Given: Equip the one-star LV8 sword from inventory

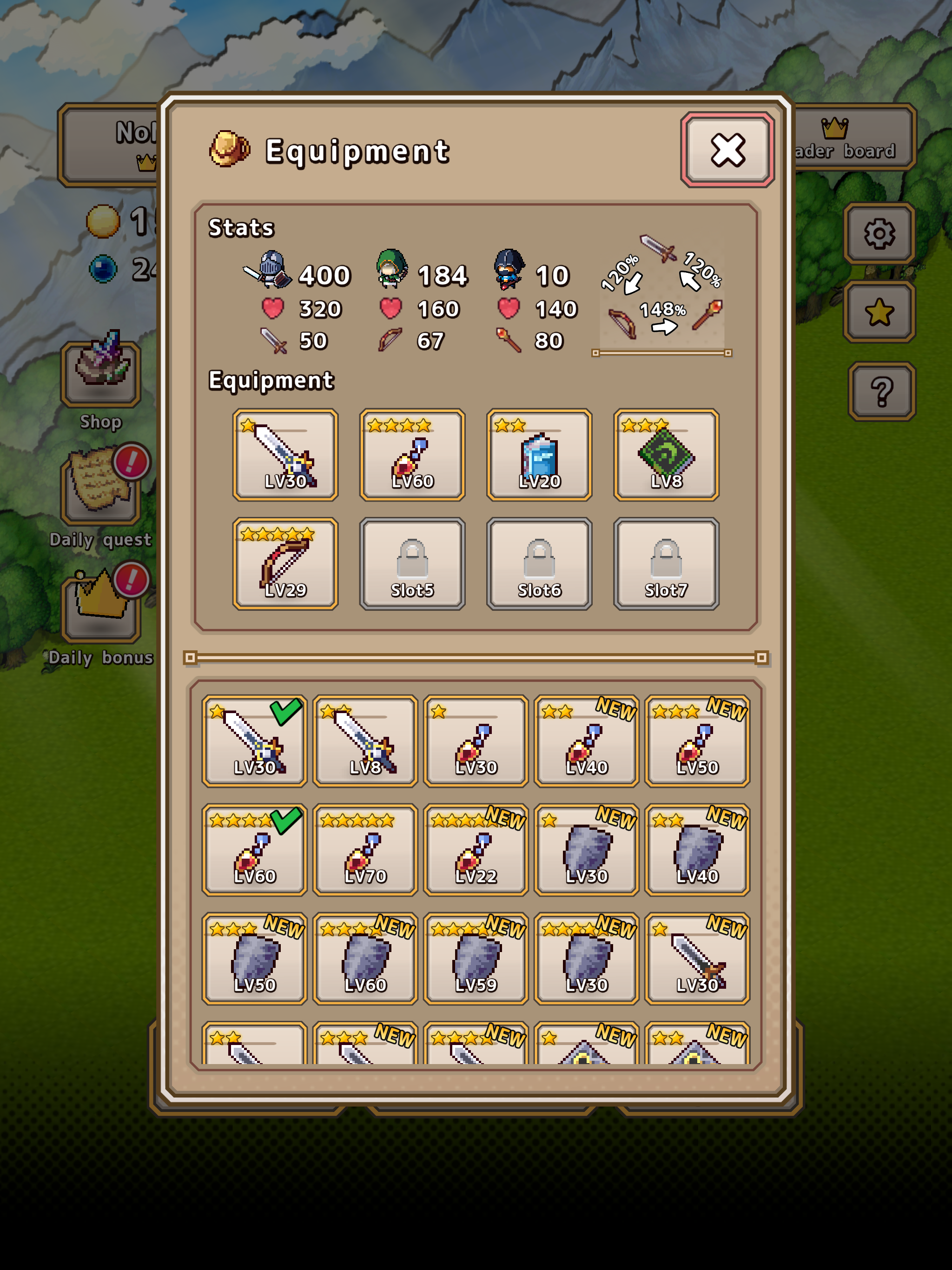Looking at the screenshot, I should tap(364, 741).
